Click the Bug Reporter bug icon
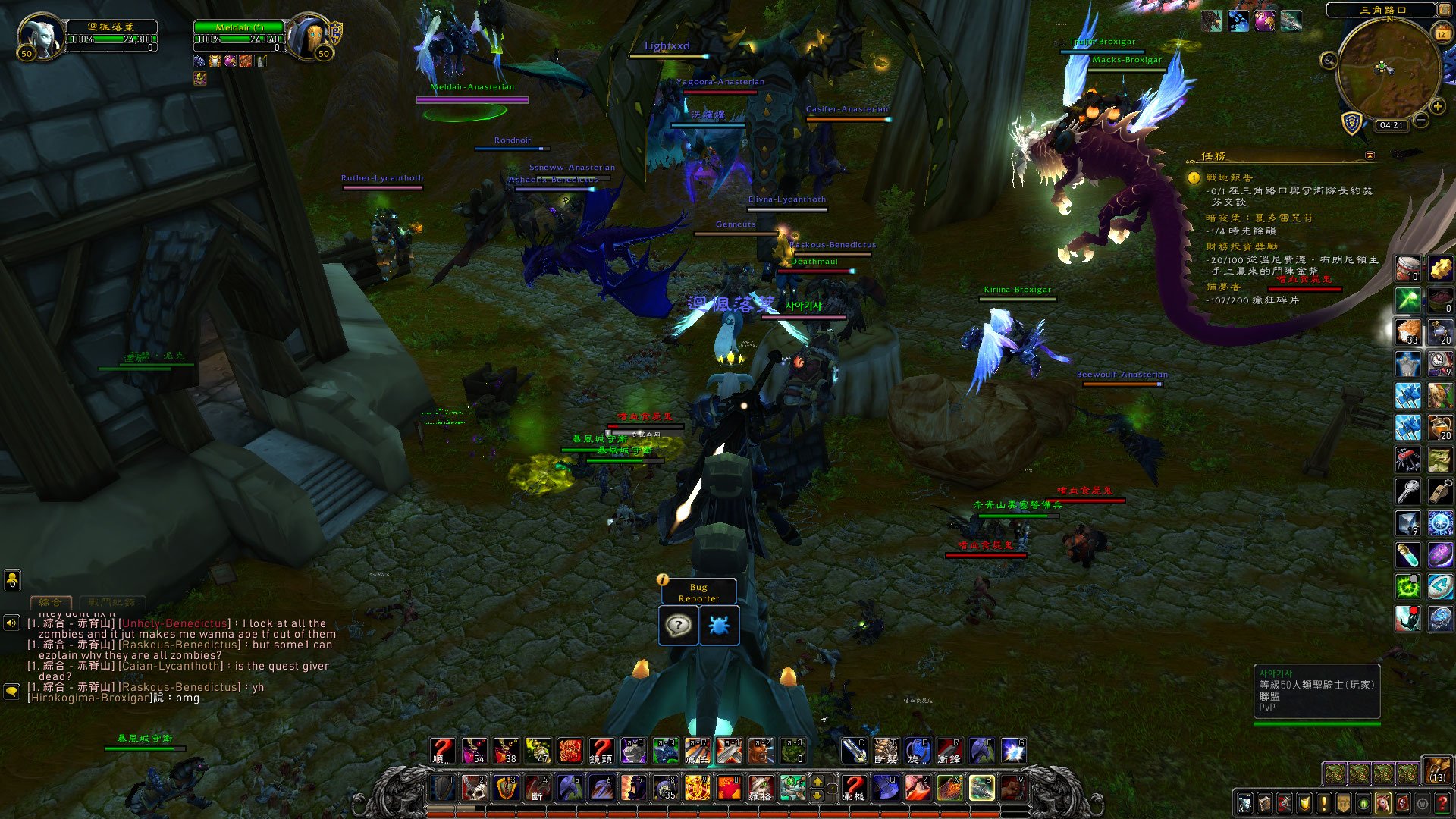Image resolution: width=1456 pixels, height=819 pixels. tap(719, 626)
